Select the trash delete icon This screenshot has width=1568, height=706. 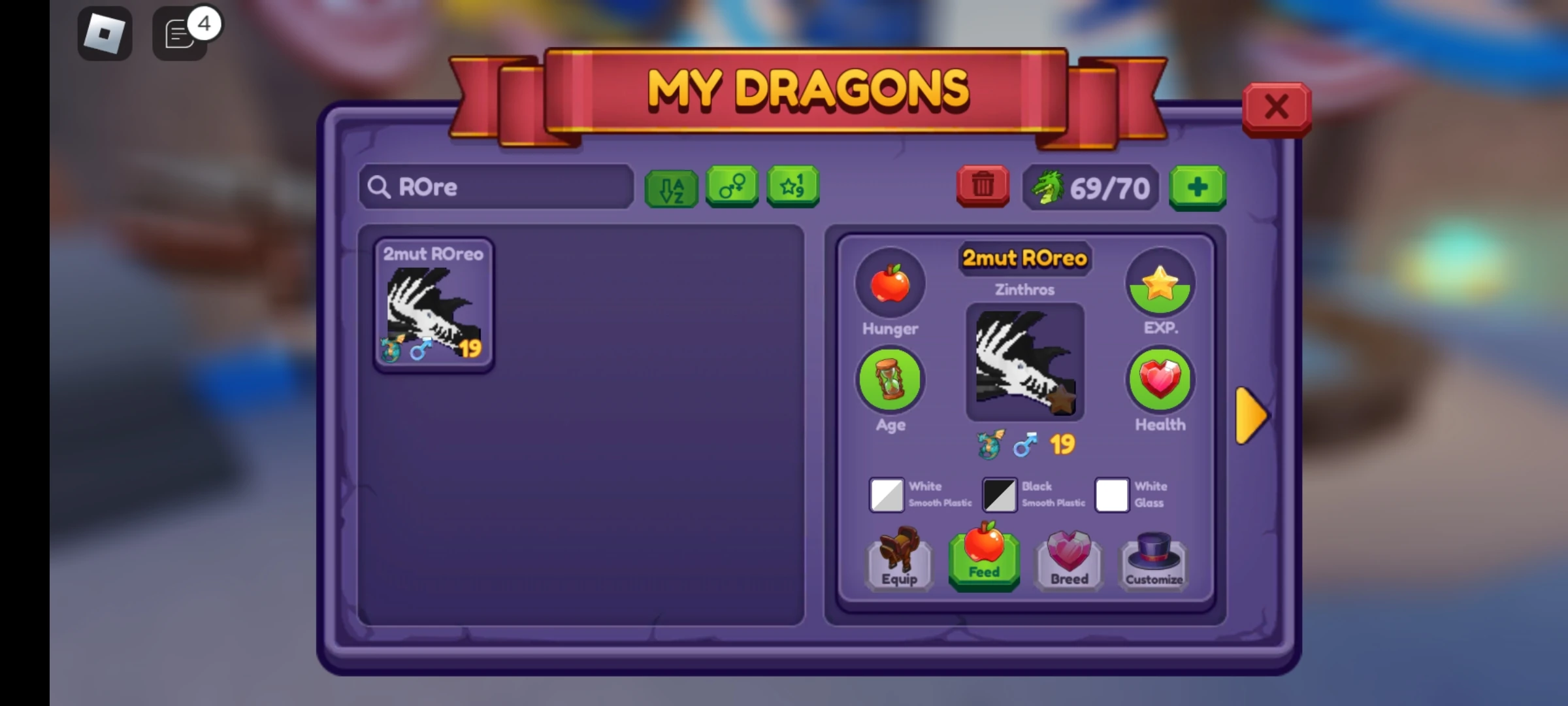[x=981, y=188]
